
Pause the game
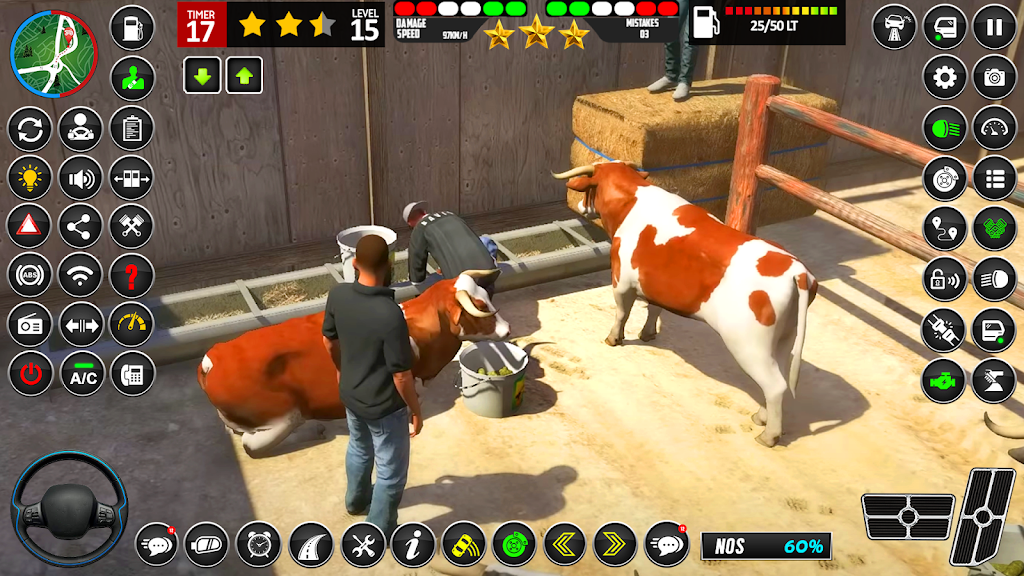coord(994,27)
